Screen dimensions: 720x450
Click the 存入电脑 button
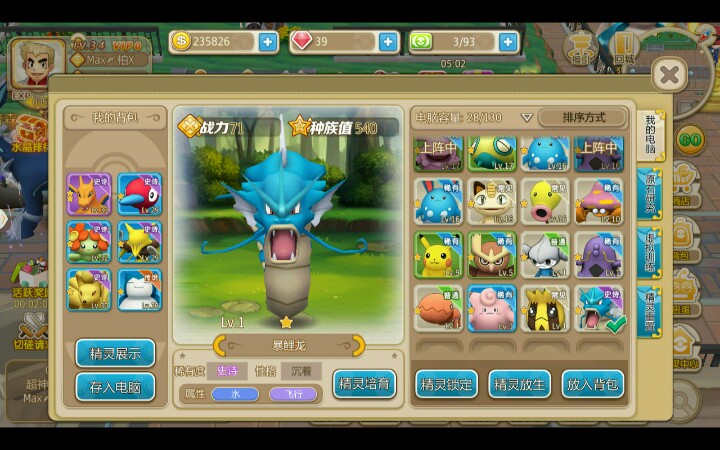pos(115,386)
